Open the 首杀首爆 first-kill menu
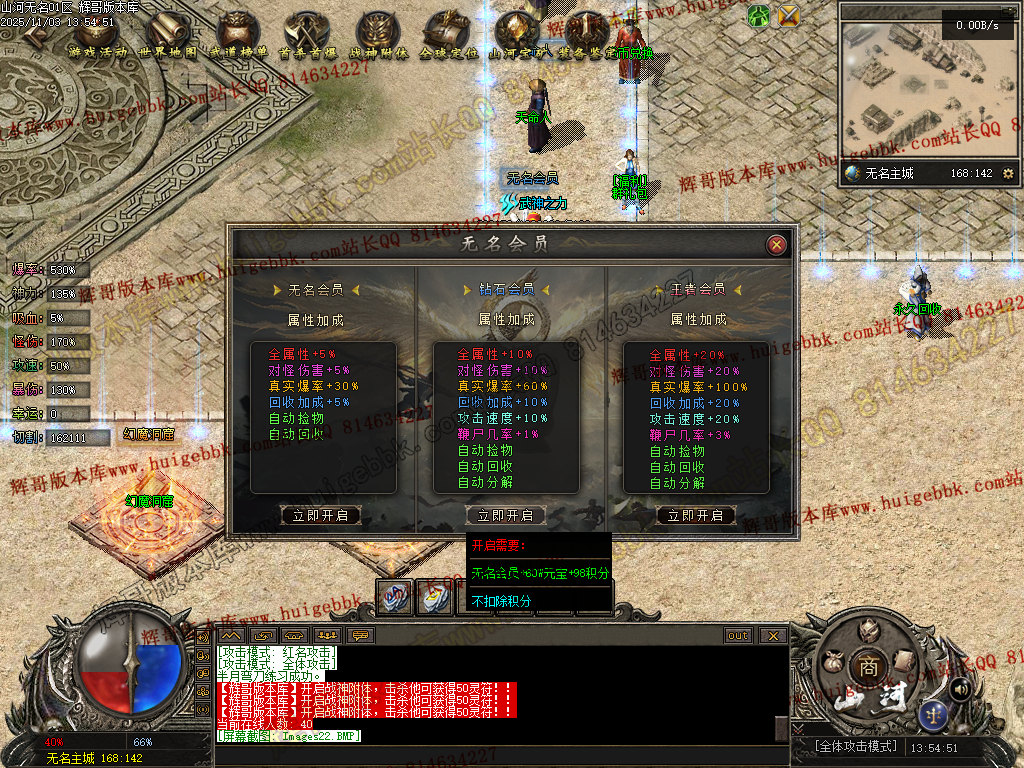Viewport: 1024px width, 768px height. point(308,36)
